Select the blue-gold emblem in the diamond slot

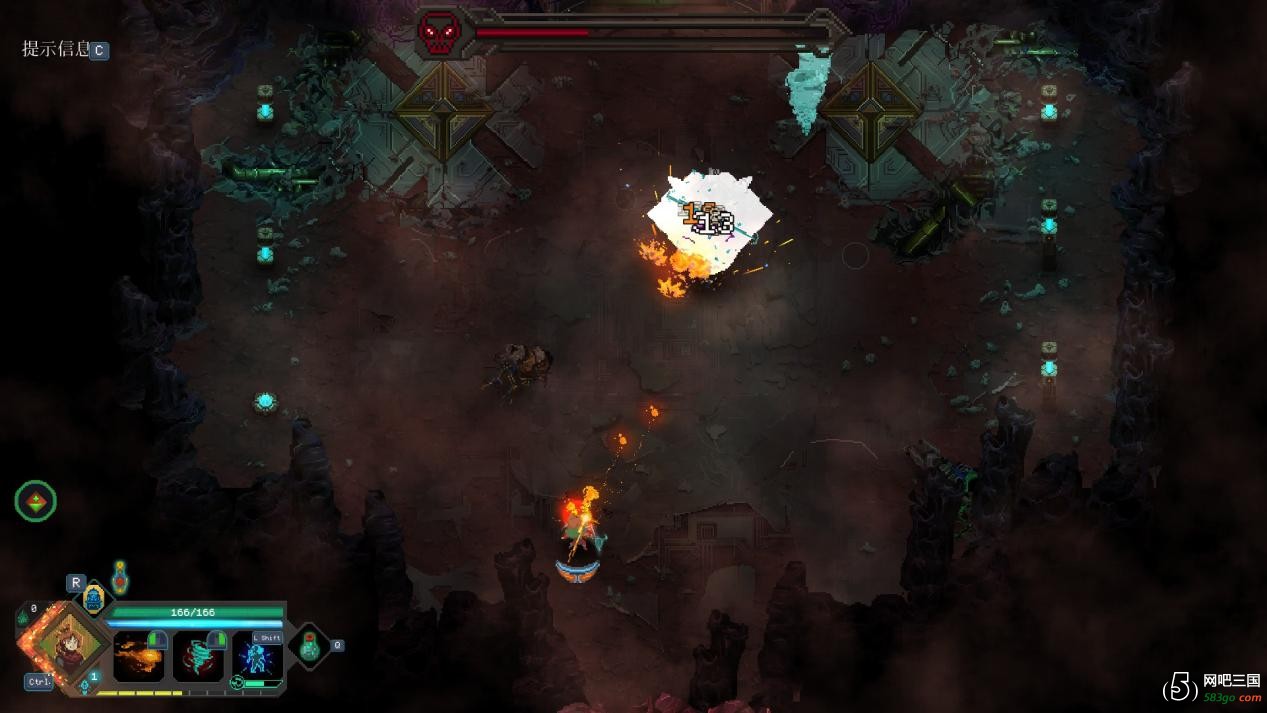tap(93, 598)
